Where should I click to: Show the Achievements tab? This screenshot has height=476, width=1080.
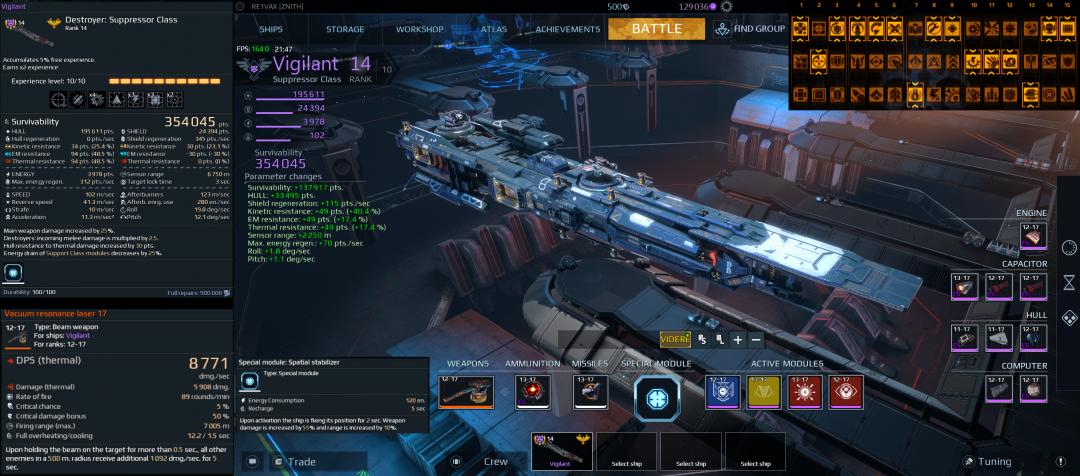click(567, 29)
